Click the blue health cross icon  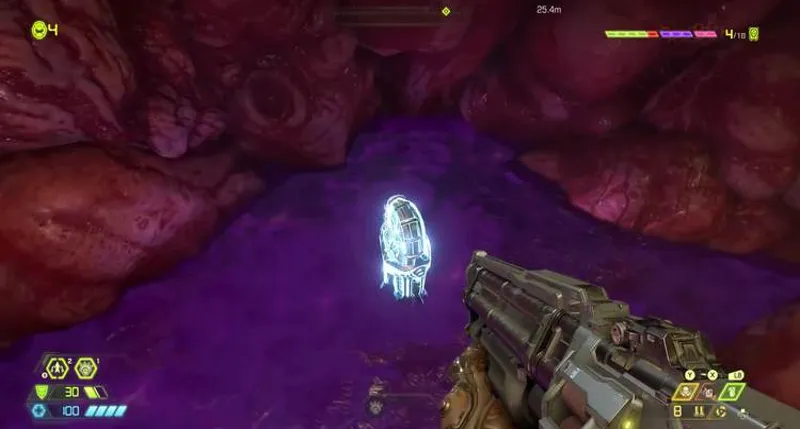click(41, 410)
